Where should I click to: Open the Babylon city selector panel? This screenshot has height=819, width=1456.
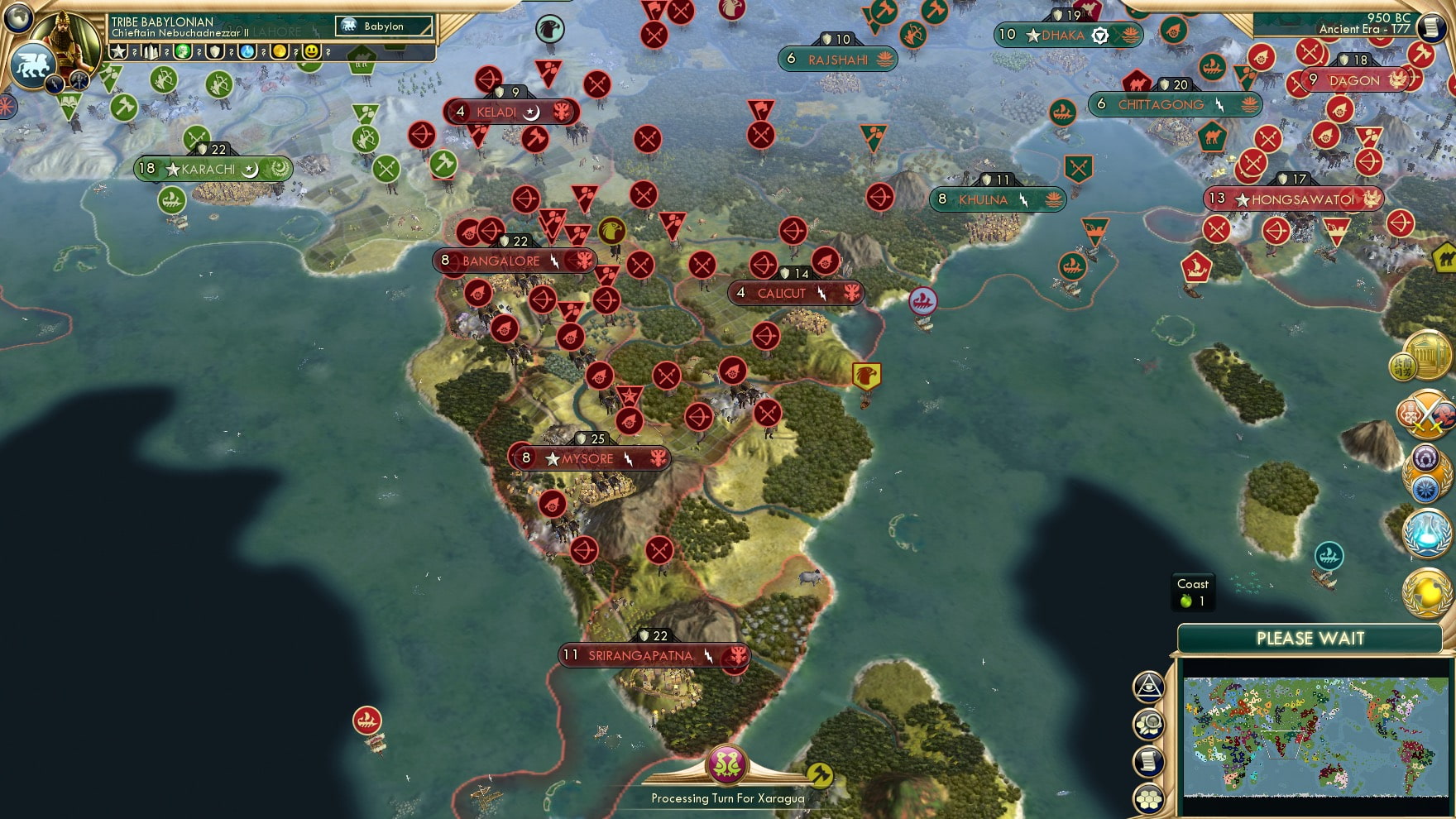[385, 26]
